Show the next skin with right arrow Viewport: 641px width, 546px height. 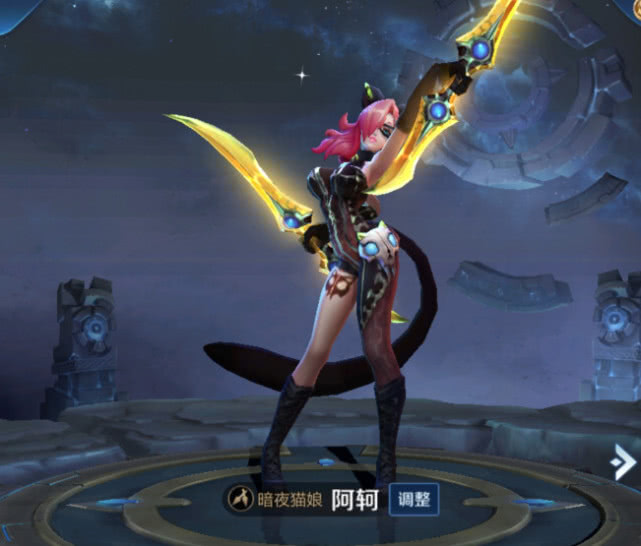tap(624, 461)
